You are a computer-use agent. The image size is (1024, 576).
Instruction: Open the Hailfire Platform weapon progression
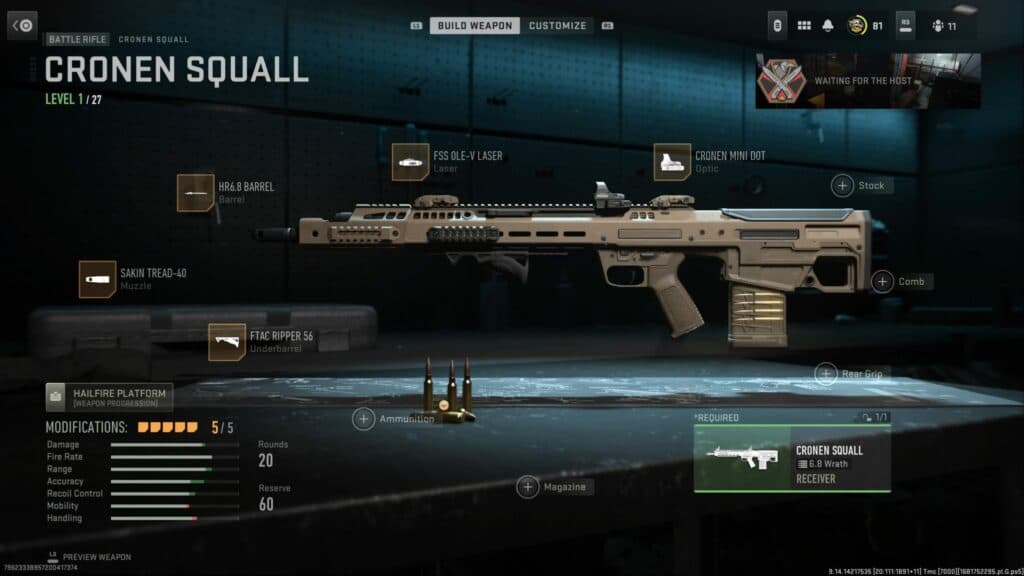click(x=109, y=397)
